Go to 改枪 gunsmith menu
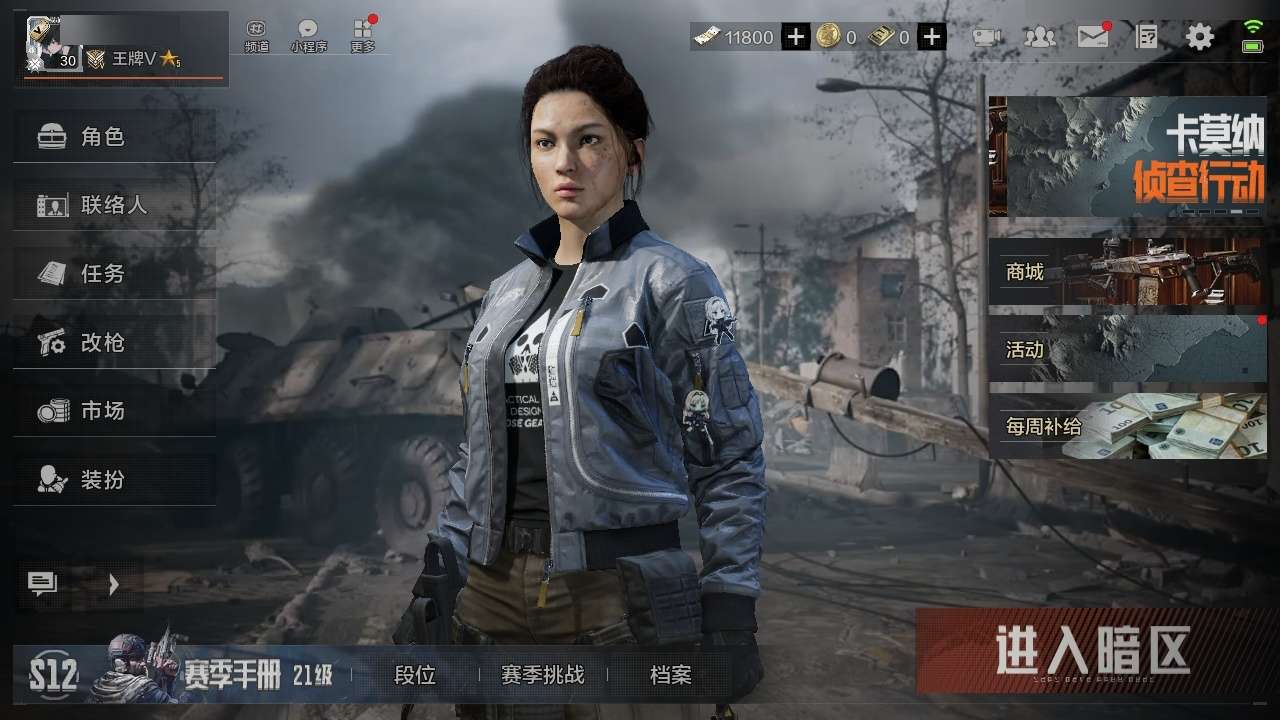Screen dimensions: 1280x720 coord(114,343)
